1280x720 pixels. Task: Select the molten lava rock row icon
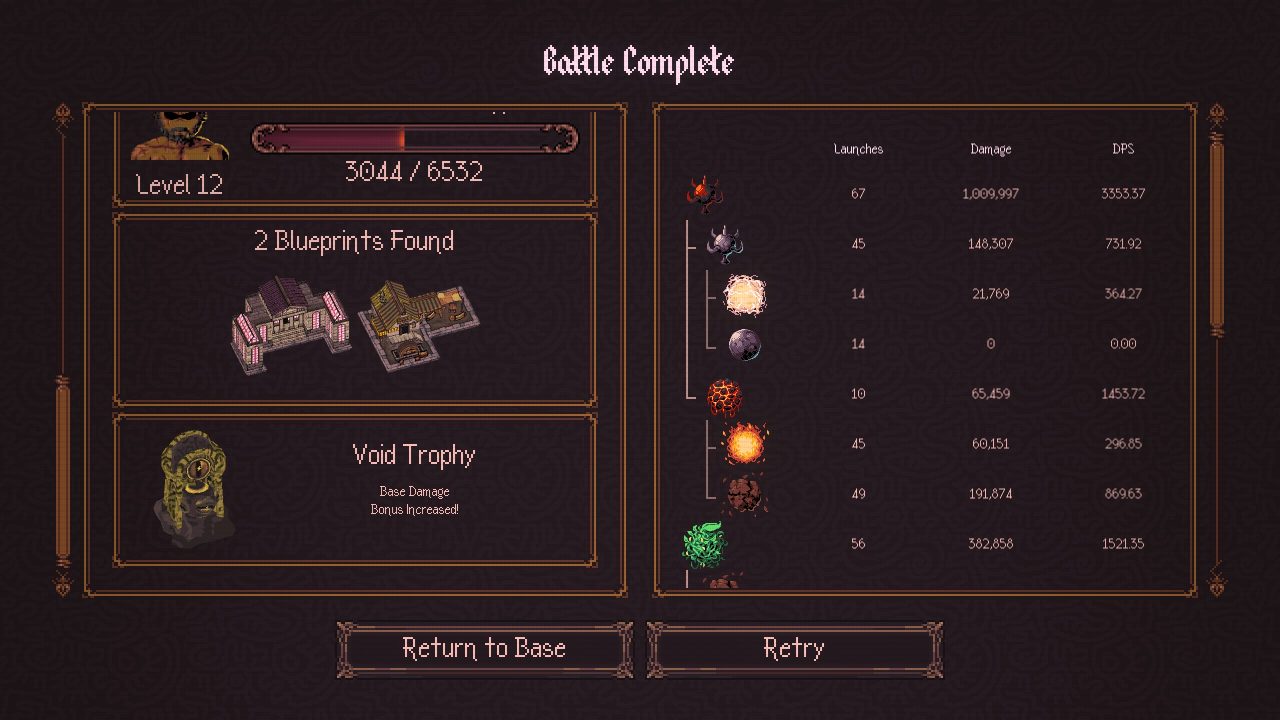[x=725, y=395]
